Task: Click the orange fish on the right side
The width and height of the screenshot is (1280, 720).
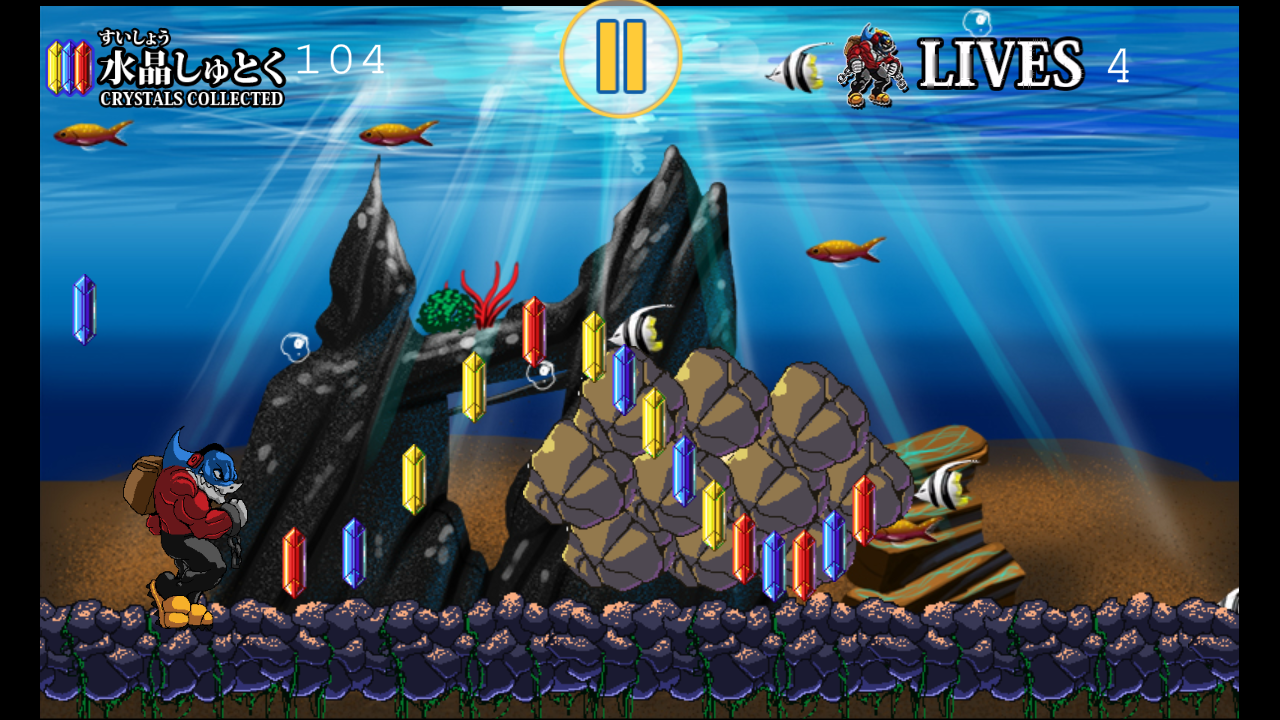Action: (843, 252)
